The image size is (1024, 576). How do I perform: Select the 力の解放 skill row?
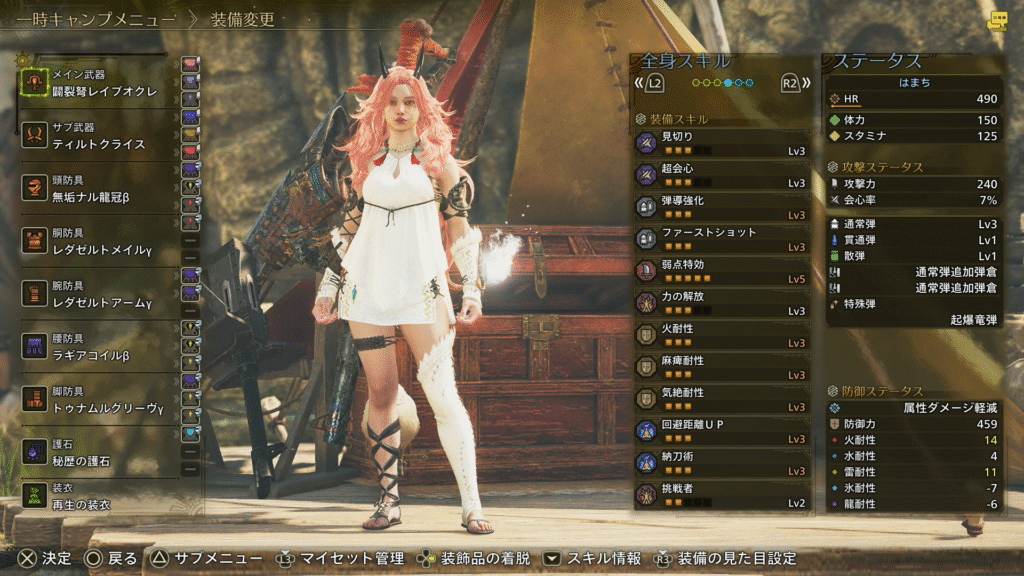pos(722,303)
